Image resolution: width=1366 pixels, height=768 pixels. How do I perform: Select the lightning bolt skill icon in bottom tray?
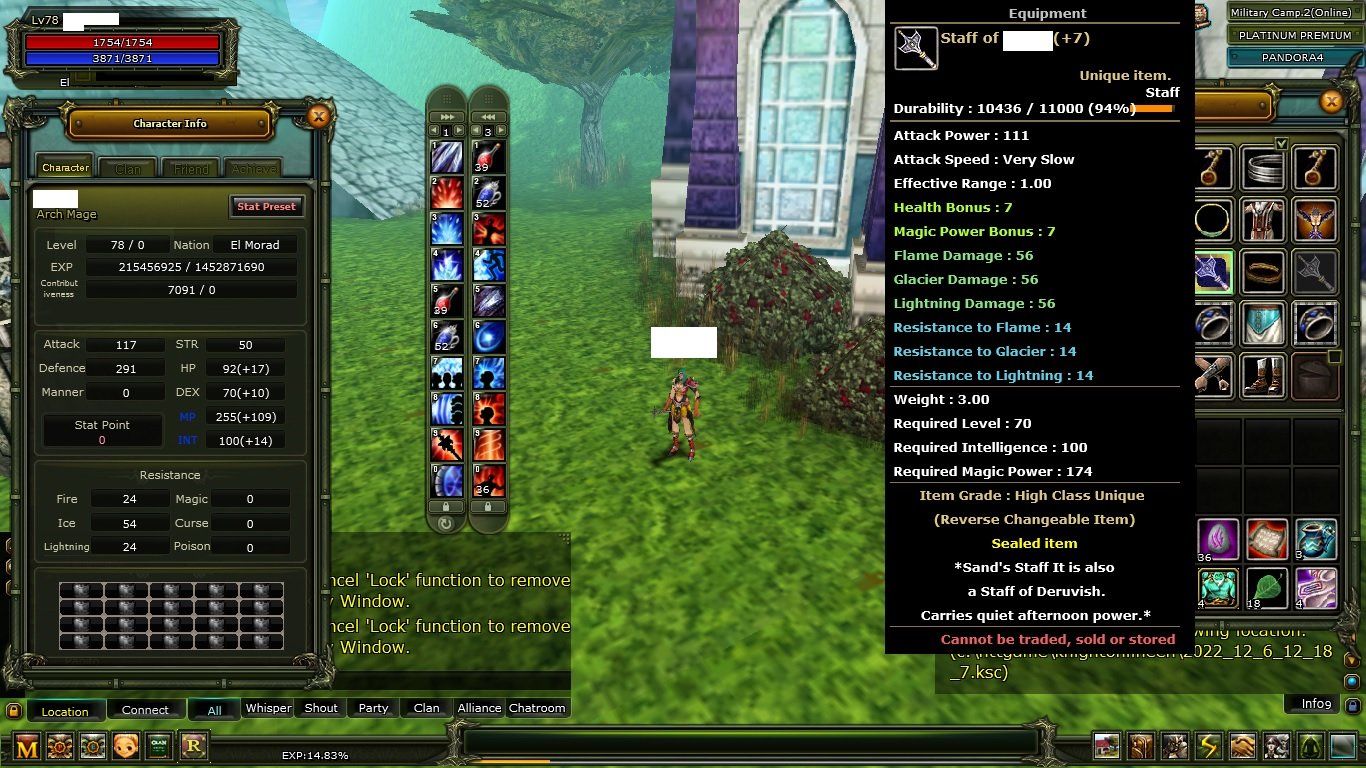pos(1208,746)
